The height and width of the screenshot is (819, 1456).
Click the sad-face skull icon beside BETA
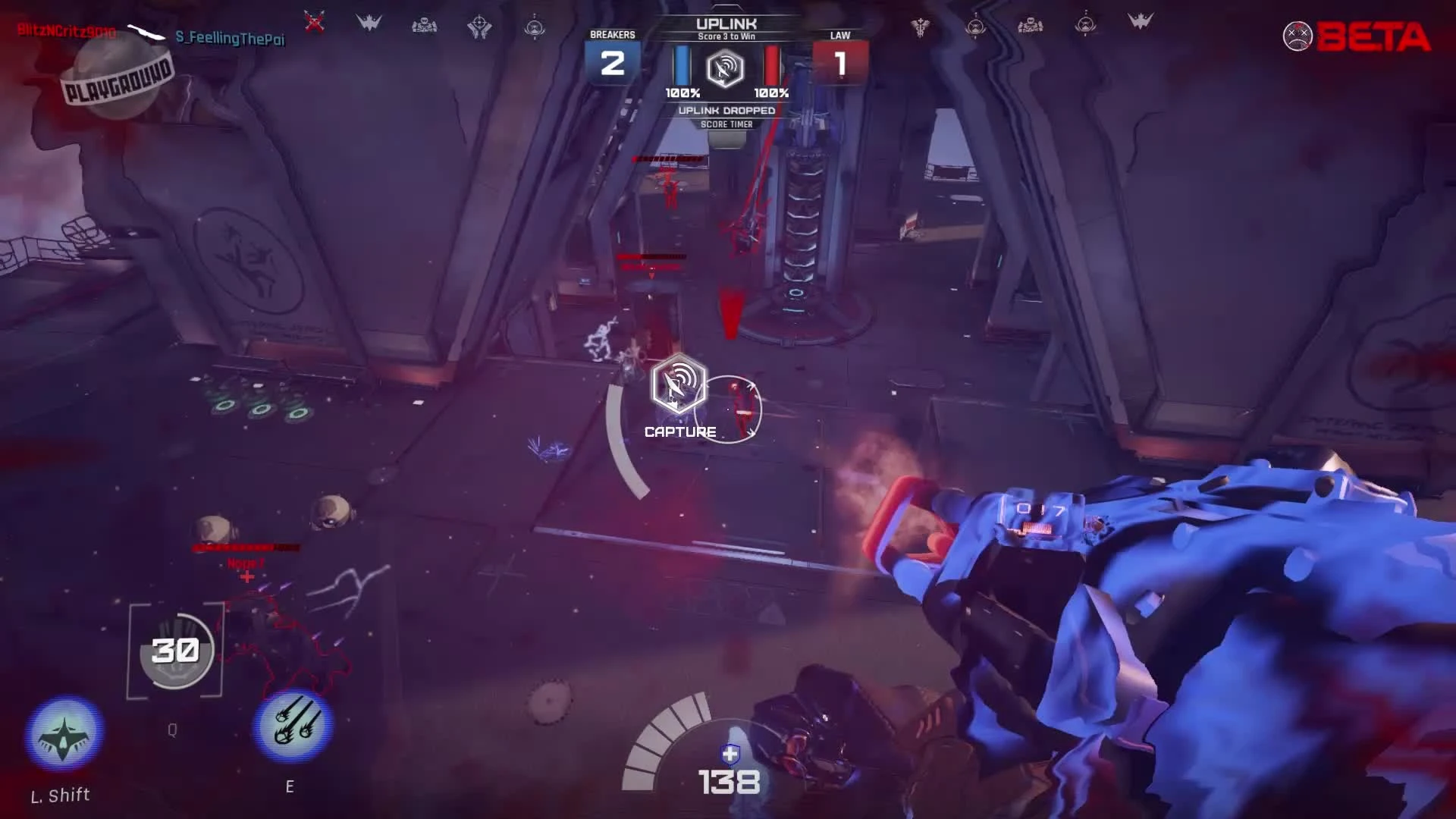point(1298,34)
